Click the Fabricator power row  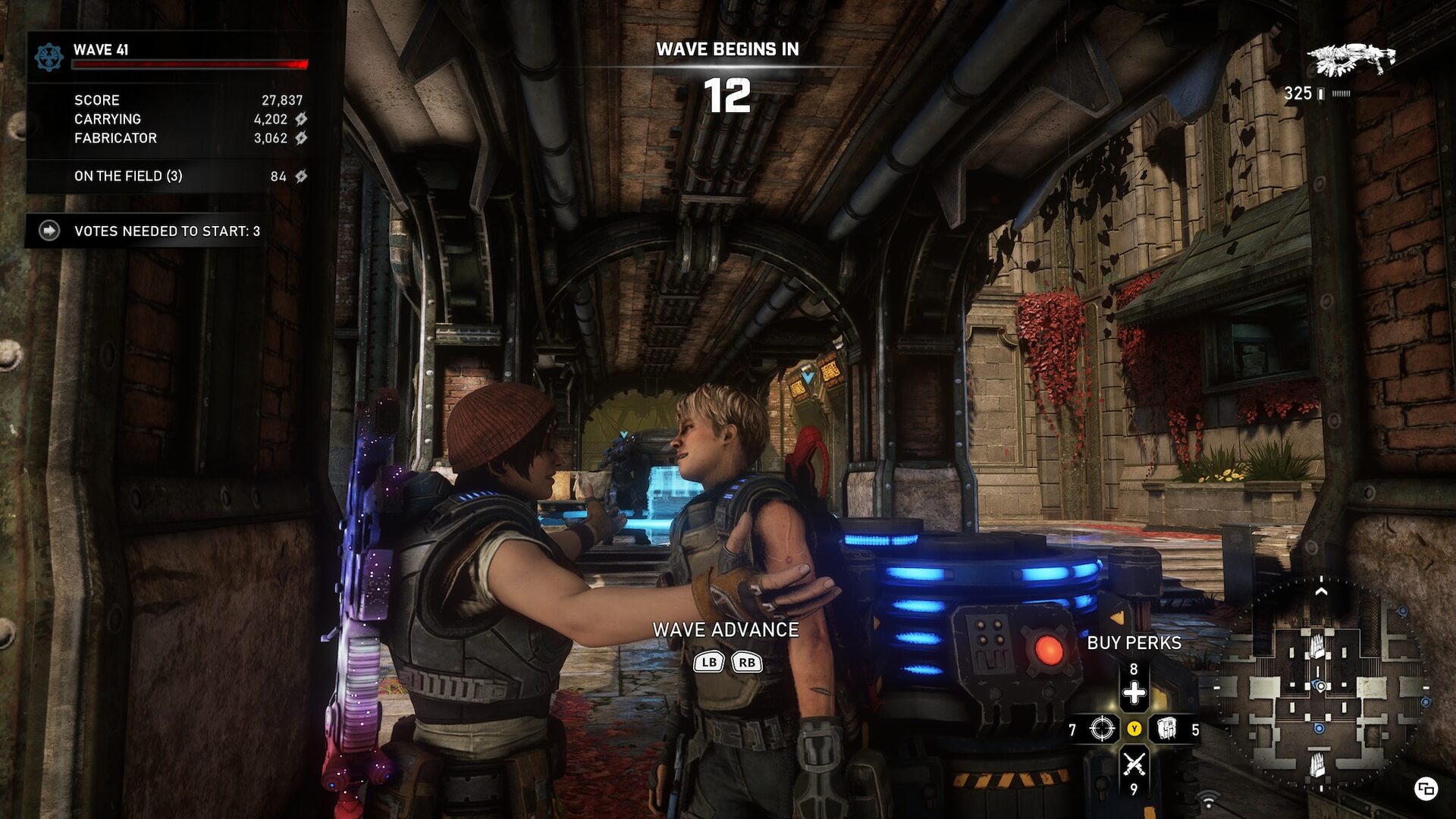(190, 138)
